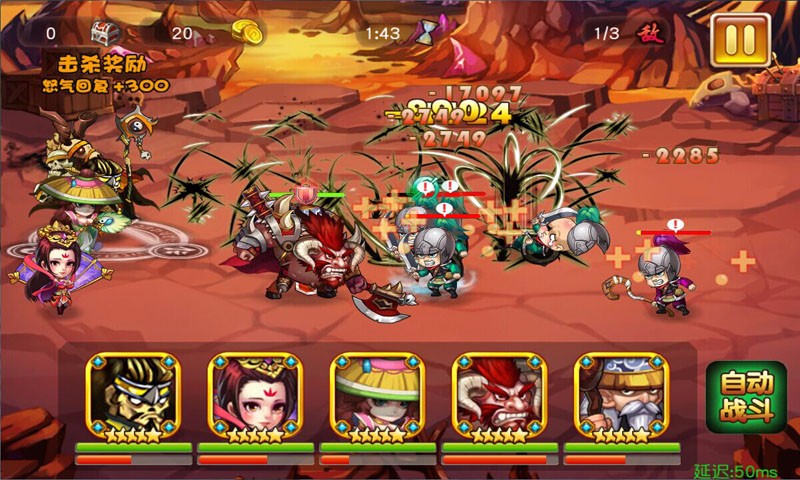Toggle the 自动战斗 auto-battle button
Image resolution: width=800 pixels, height=480 pixels.
746,397
